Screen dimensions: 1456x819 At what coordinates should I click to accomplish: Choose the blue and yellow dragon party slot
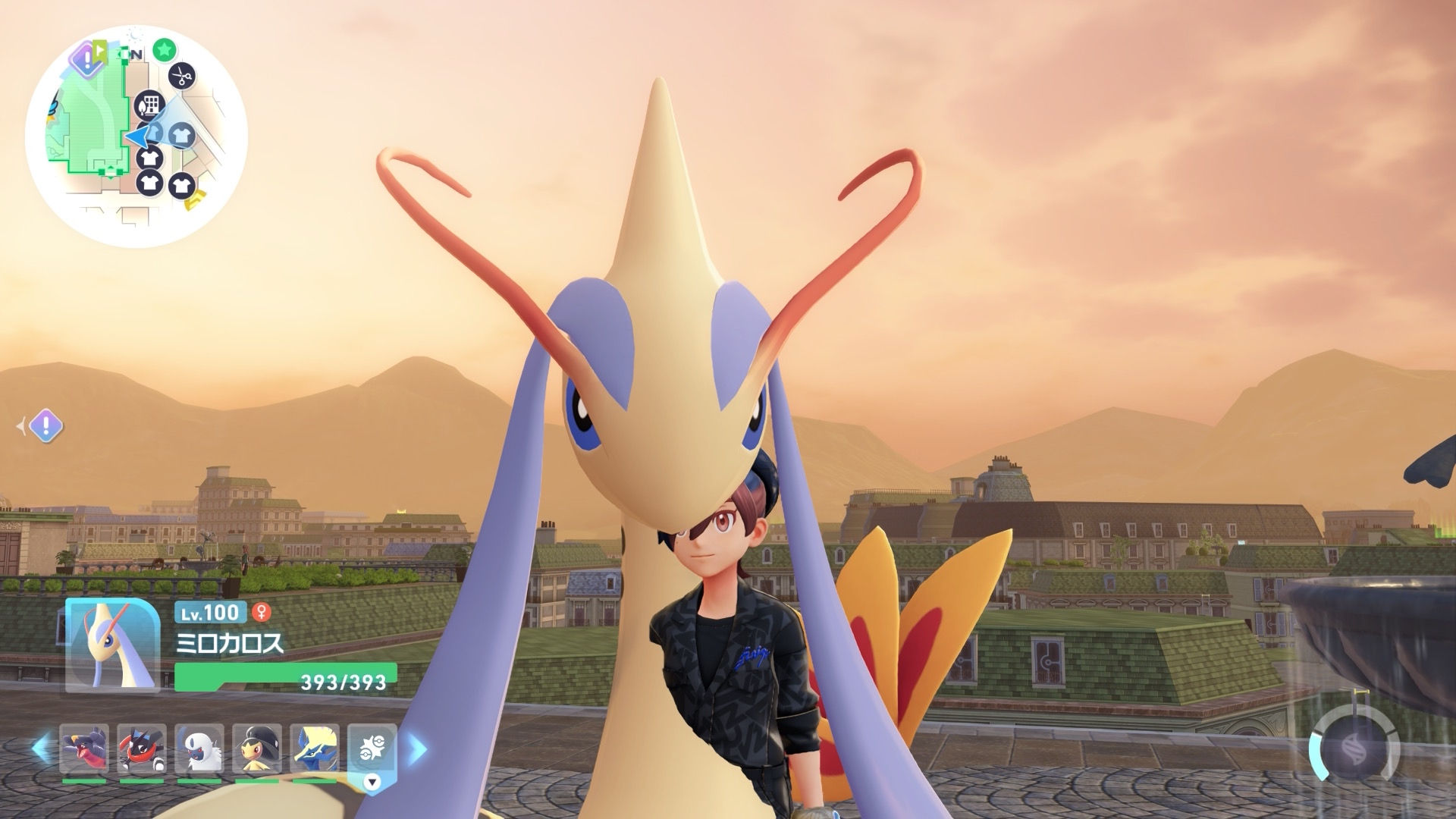[x=315, y=749]
